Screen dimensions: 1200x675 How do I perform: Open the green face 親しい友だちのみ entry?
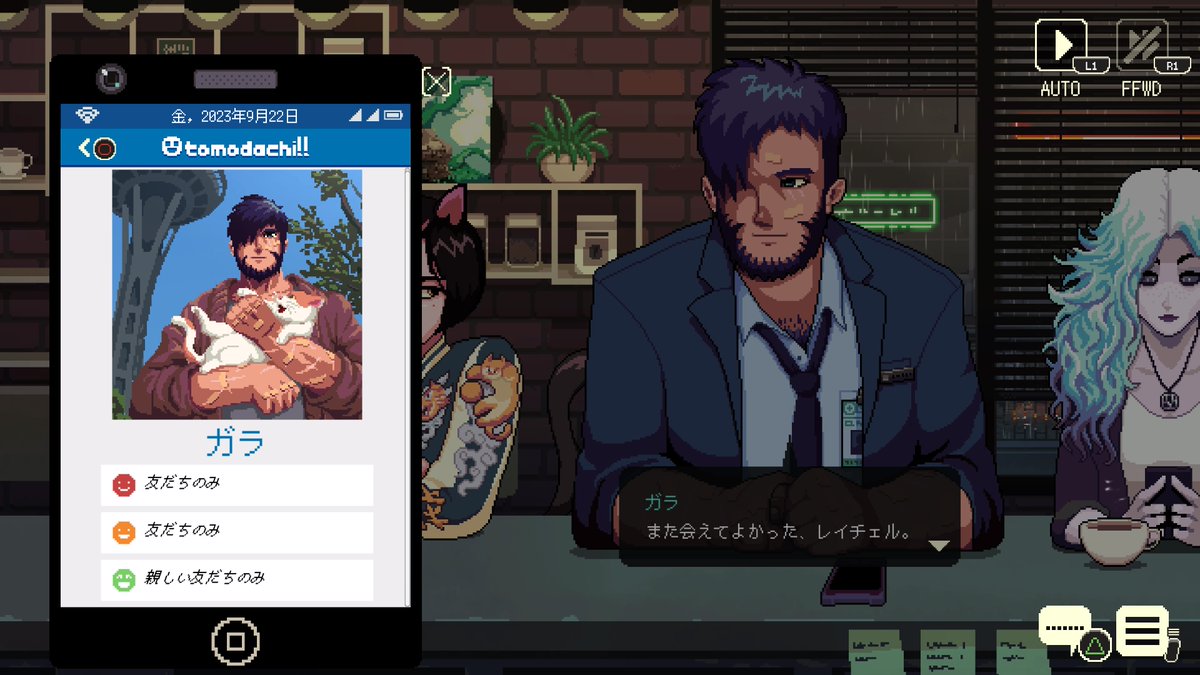click(x=237, y=580)
